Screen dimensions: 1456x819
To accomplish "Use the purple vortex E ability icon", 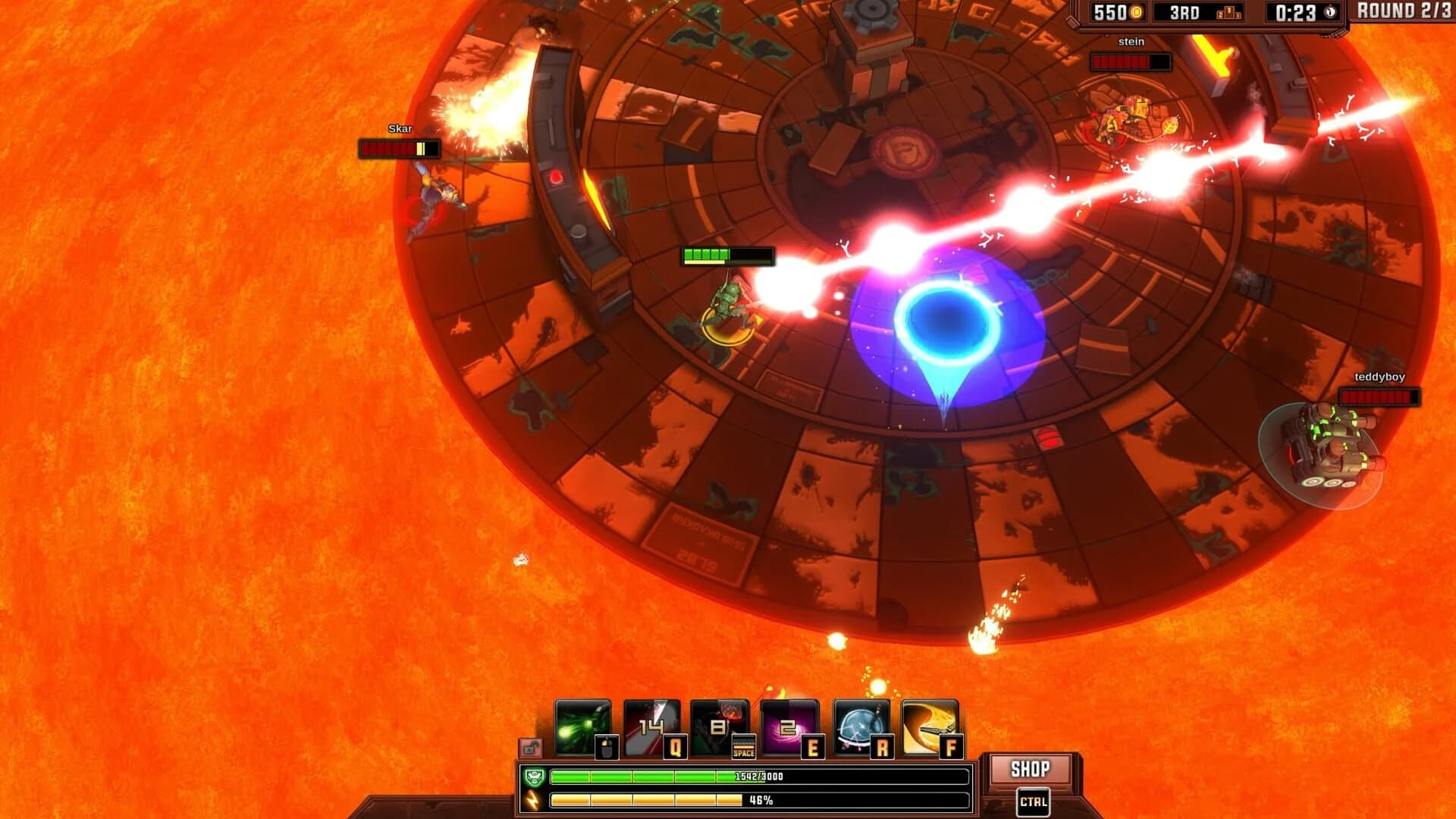I will click(x=789, y=726).
